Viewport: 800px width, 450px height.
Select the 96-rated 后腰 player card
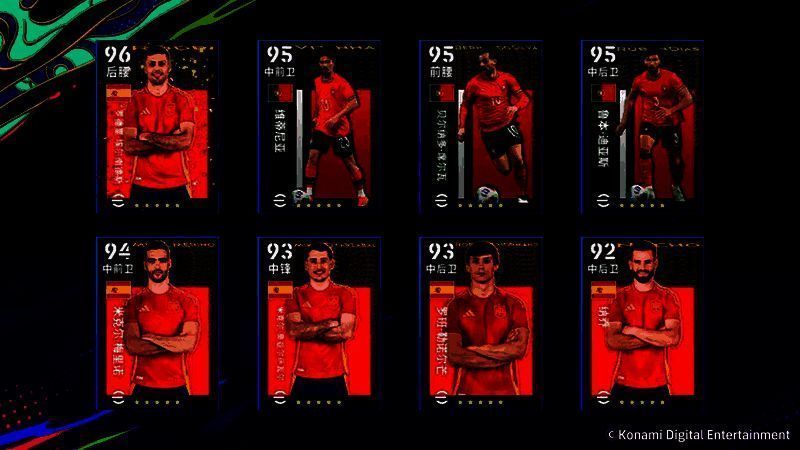point(156,125)
